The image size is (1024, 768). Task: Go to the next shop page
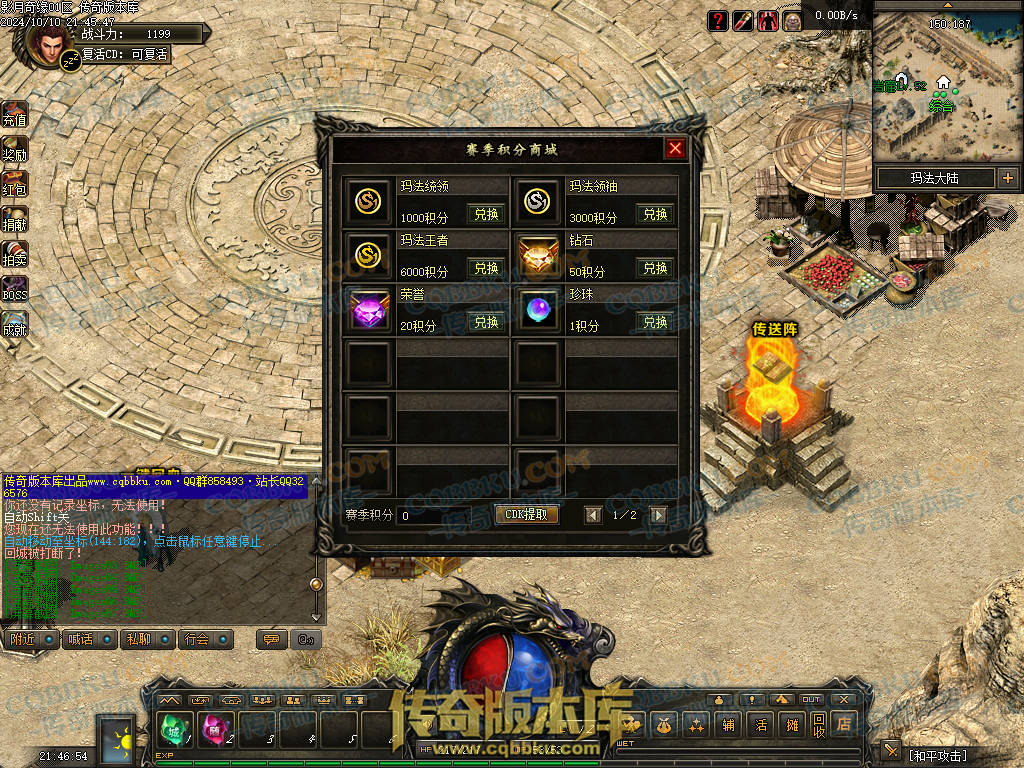tap(658, 515)
